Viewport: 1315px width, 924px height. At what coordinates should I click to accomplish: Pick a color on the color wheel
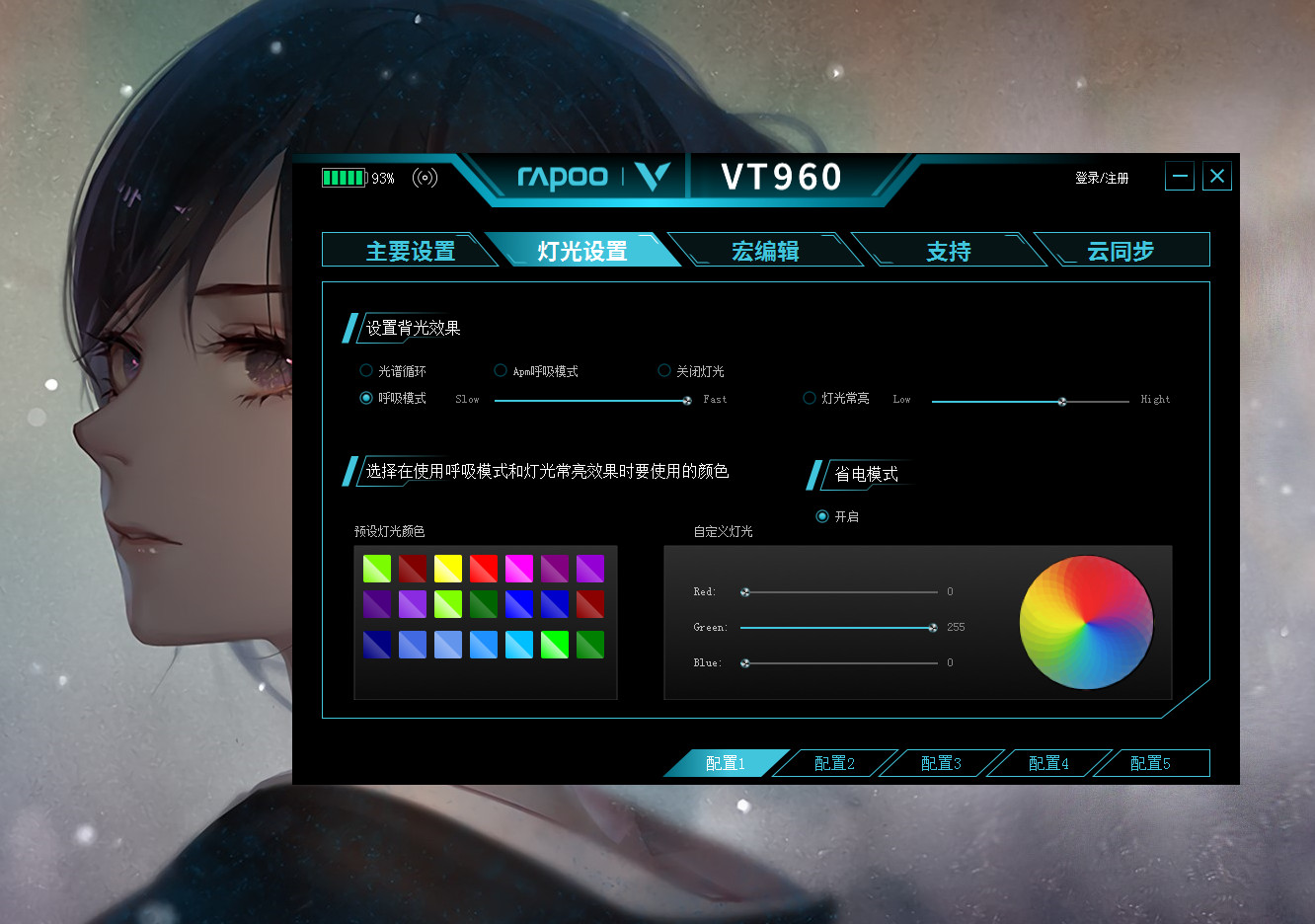1086,622
